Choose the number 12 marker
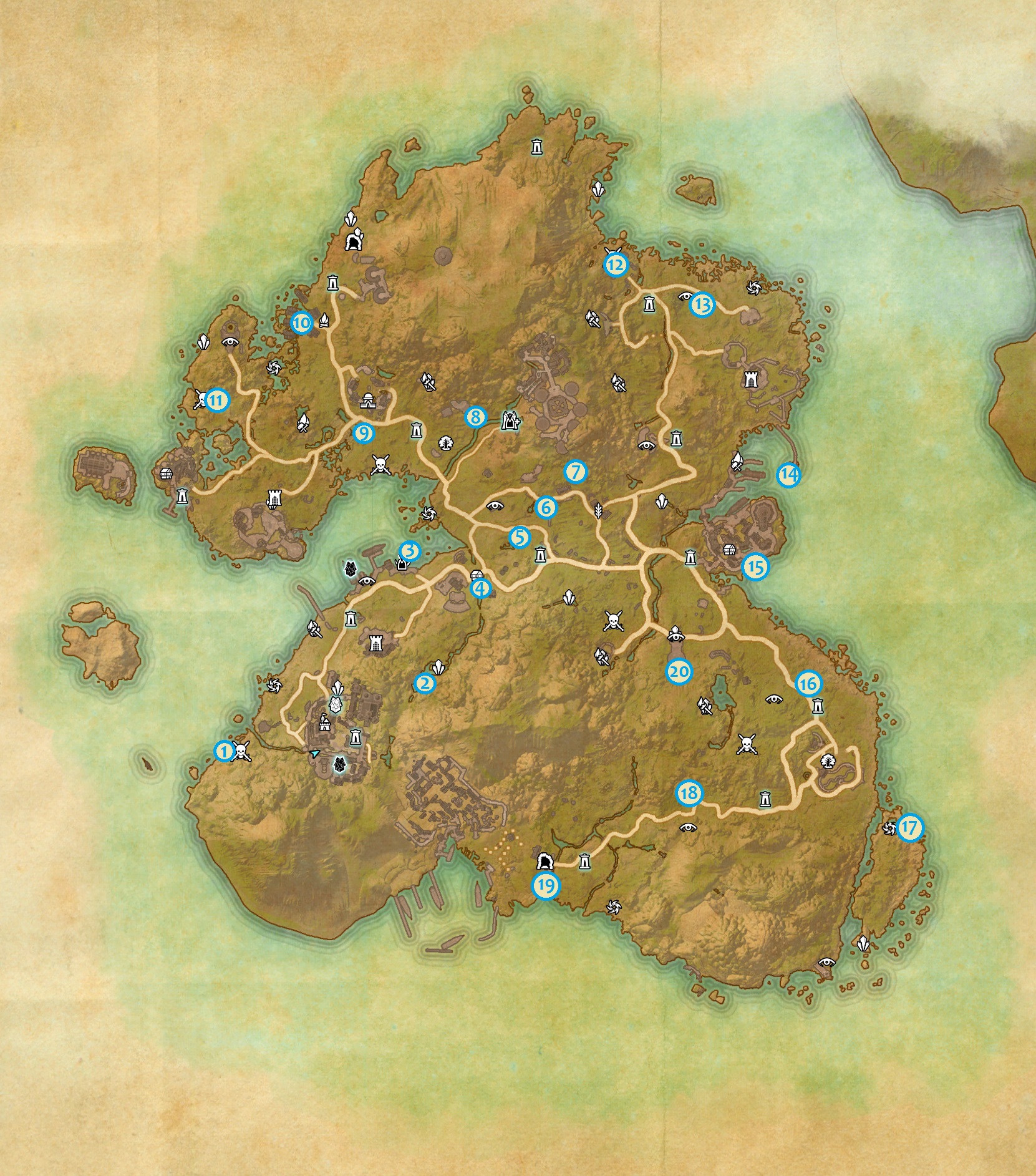This screenshot has width=1036, height=1176. (615, 265)
